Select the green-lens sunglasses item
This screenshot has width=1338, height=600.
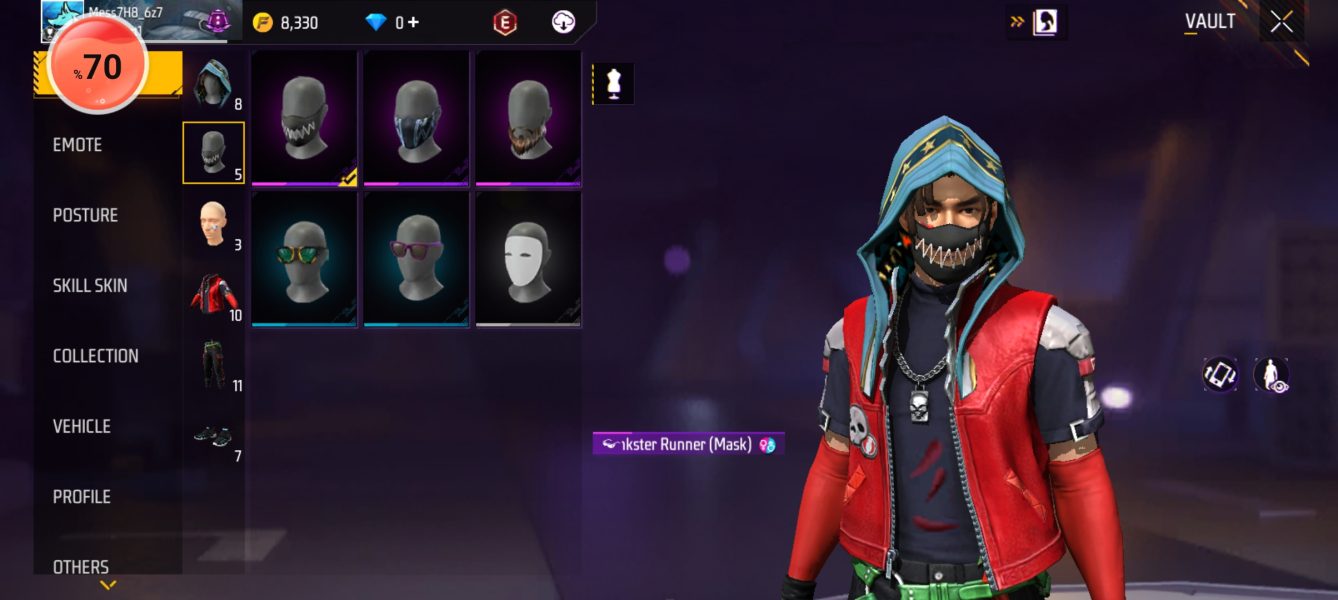(x=304, y=258)
